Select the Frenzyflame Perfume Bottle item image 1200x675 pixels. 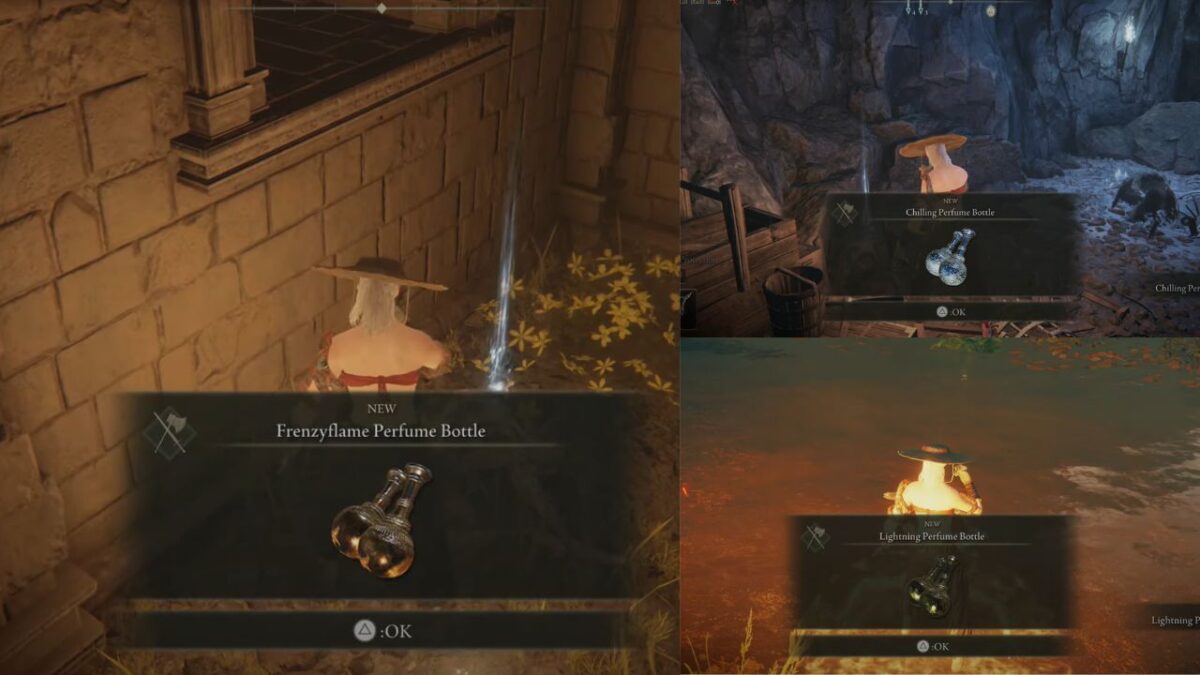pos(381,520)
